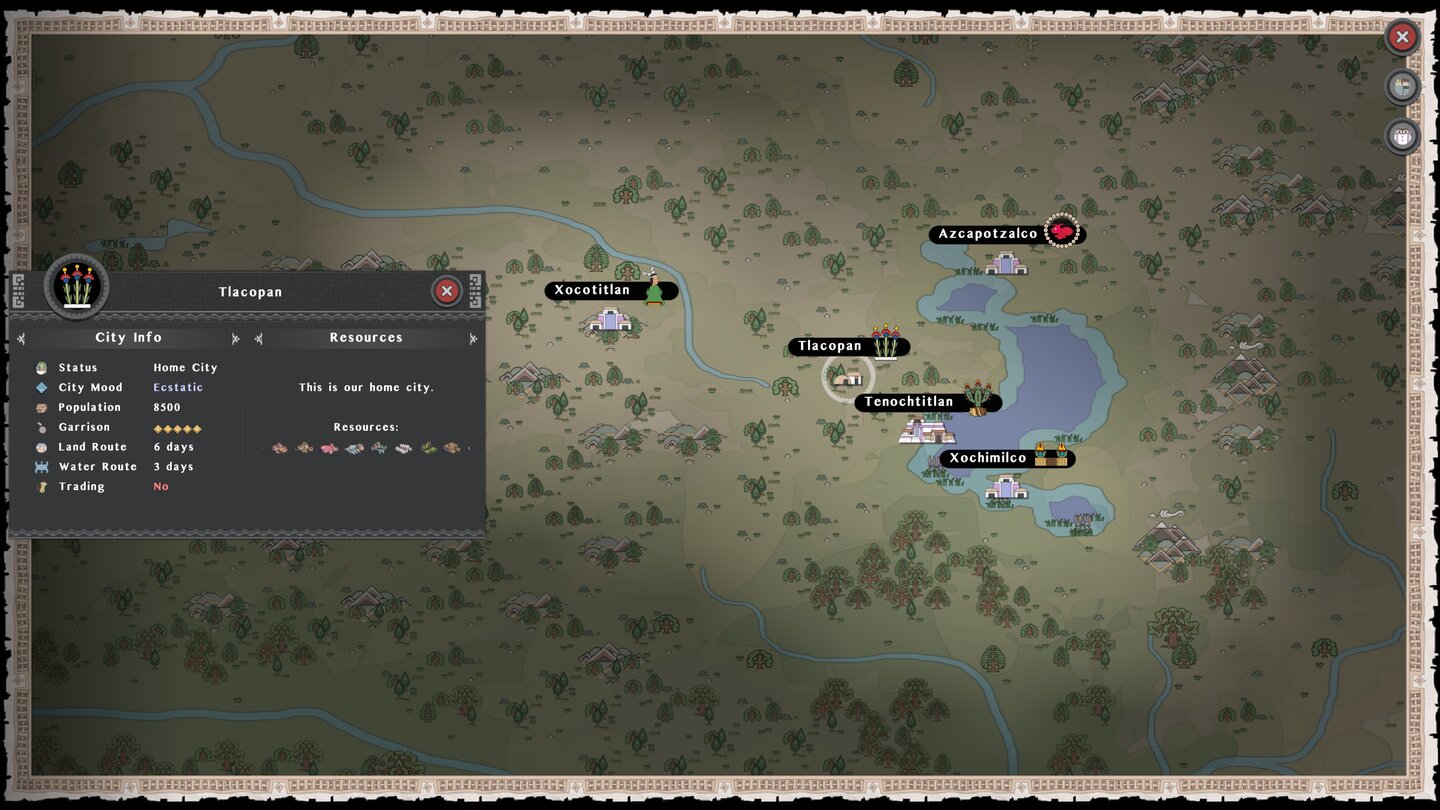Switch to the City Info section header

coord(129,337)
